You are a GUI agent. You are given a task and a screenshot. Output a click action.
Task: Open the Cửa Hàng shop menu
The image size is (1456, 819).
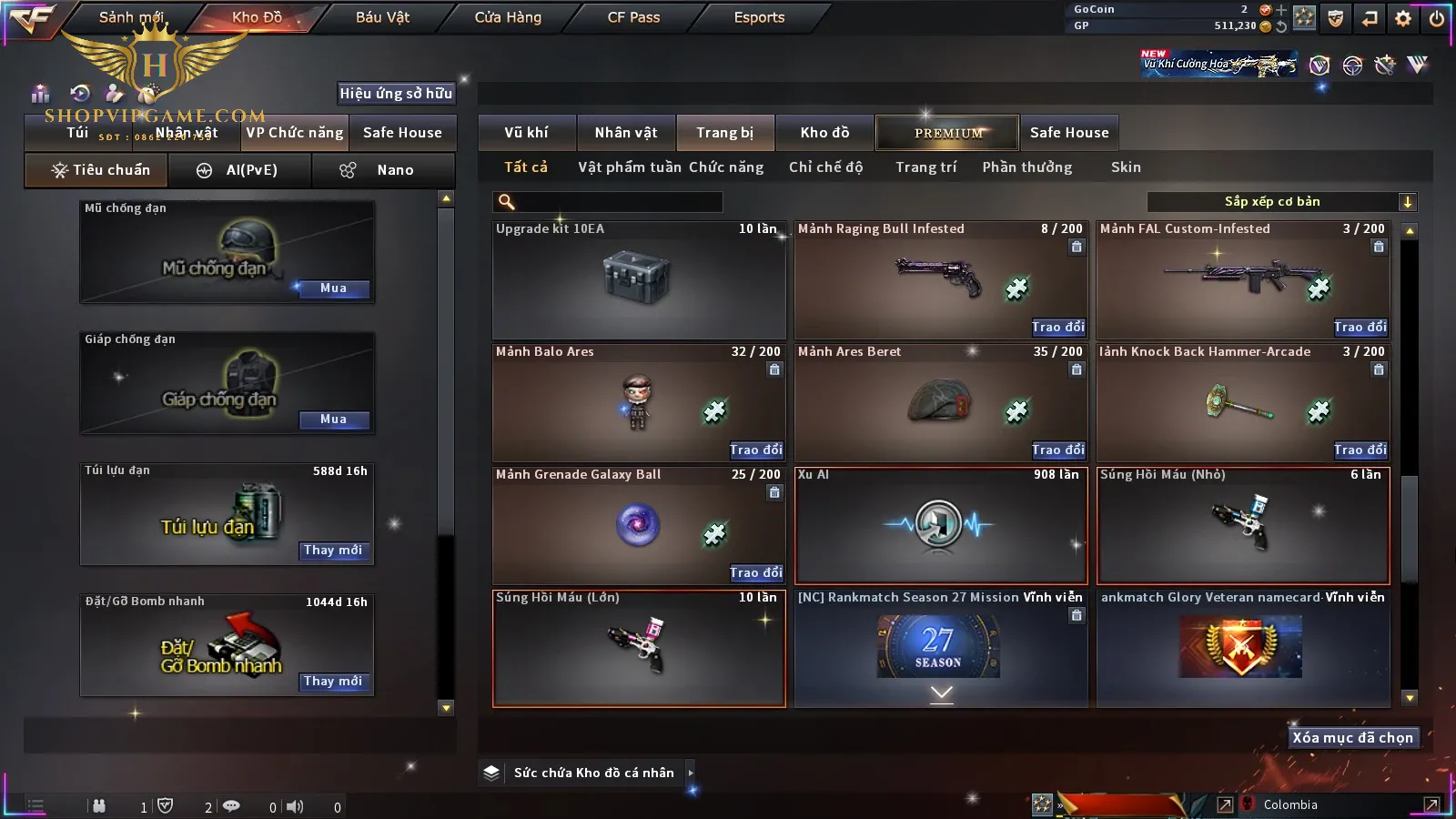point(508,17)
